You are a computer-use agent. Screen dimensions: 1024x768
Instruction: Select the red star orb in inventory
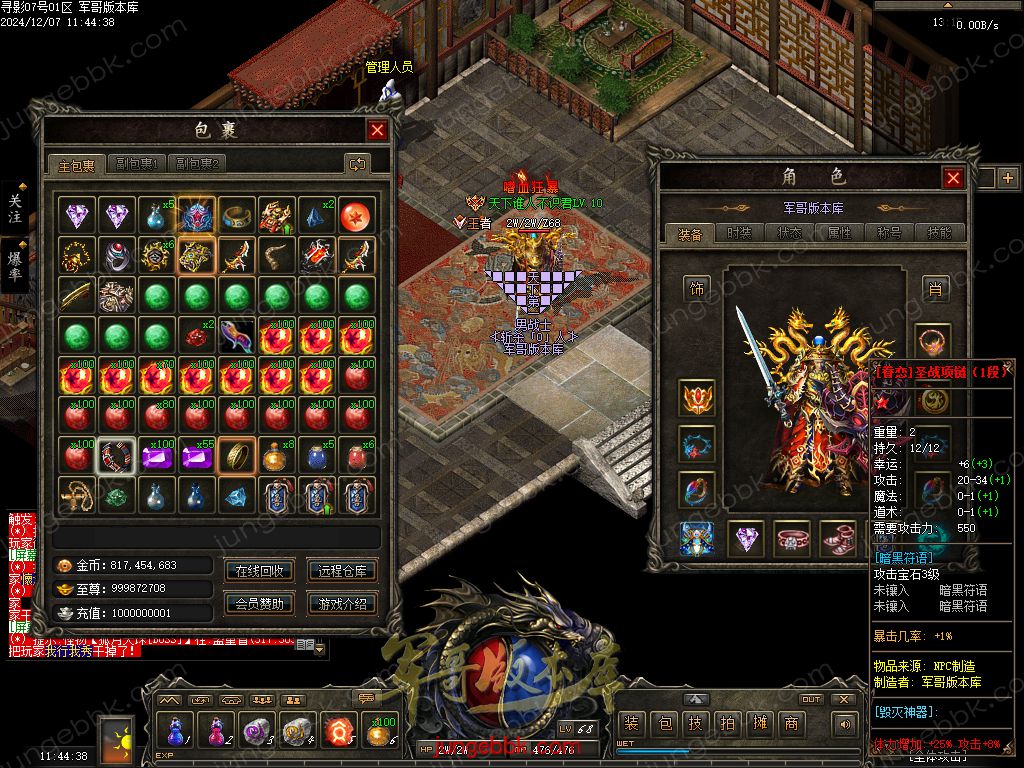(x=356, y=214)
